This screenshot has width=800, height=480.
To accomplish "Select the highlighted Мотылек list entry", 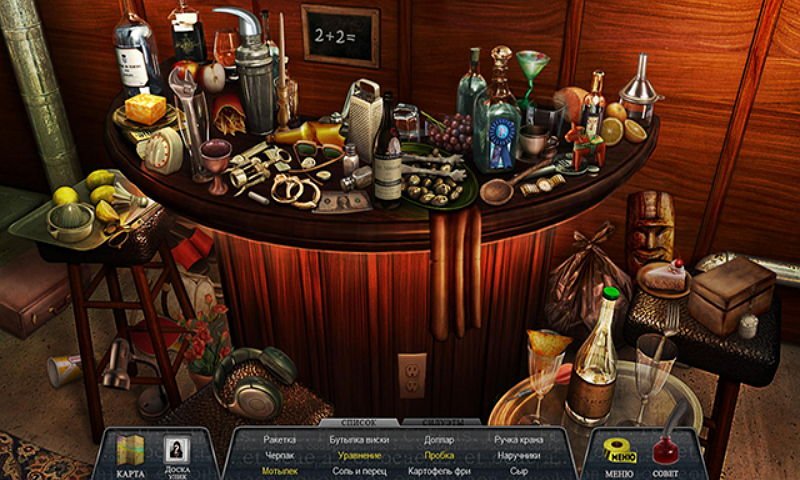I will tap(279, 469).
